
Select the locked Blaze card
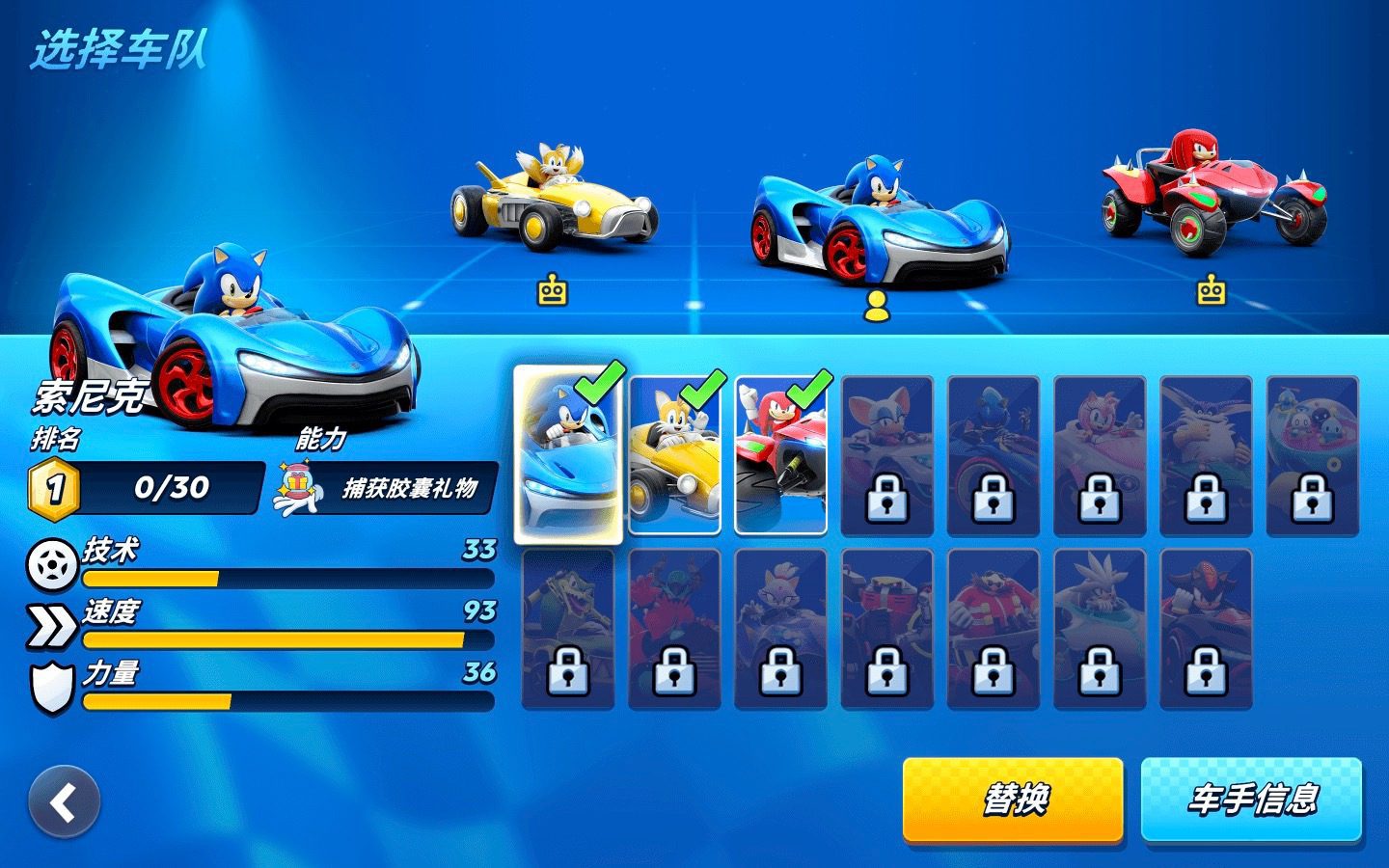coord(780,629)
